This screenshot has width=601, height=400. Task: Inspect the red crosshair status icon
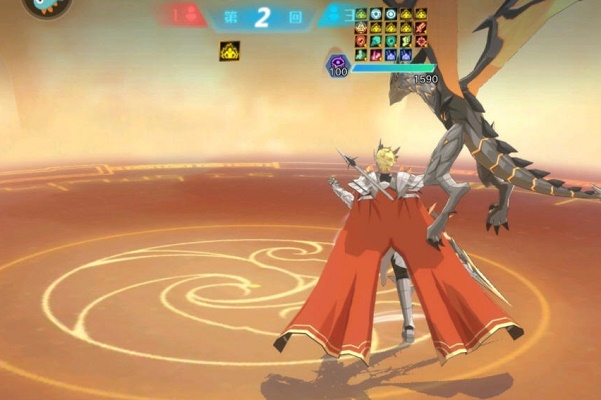(x=420, y=41)
